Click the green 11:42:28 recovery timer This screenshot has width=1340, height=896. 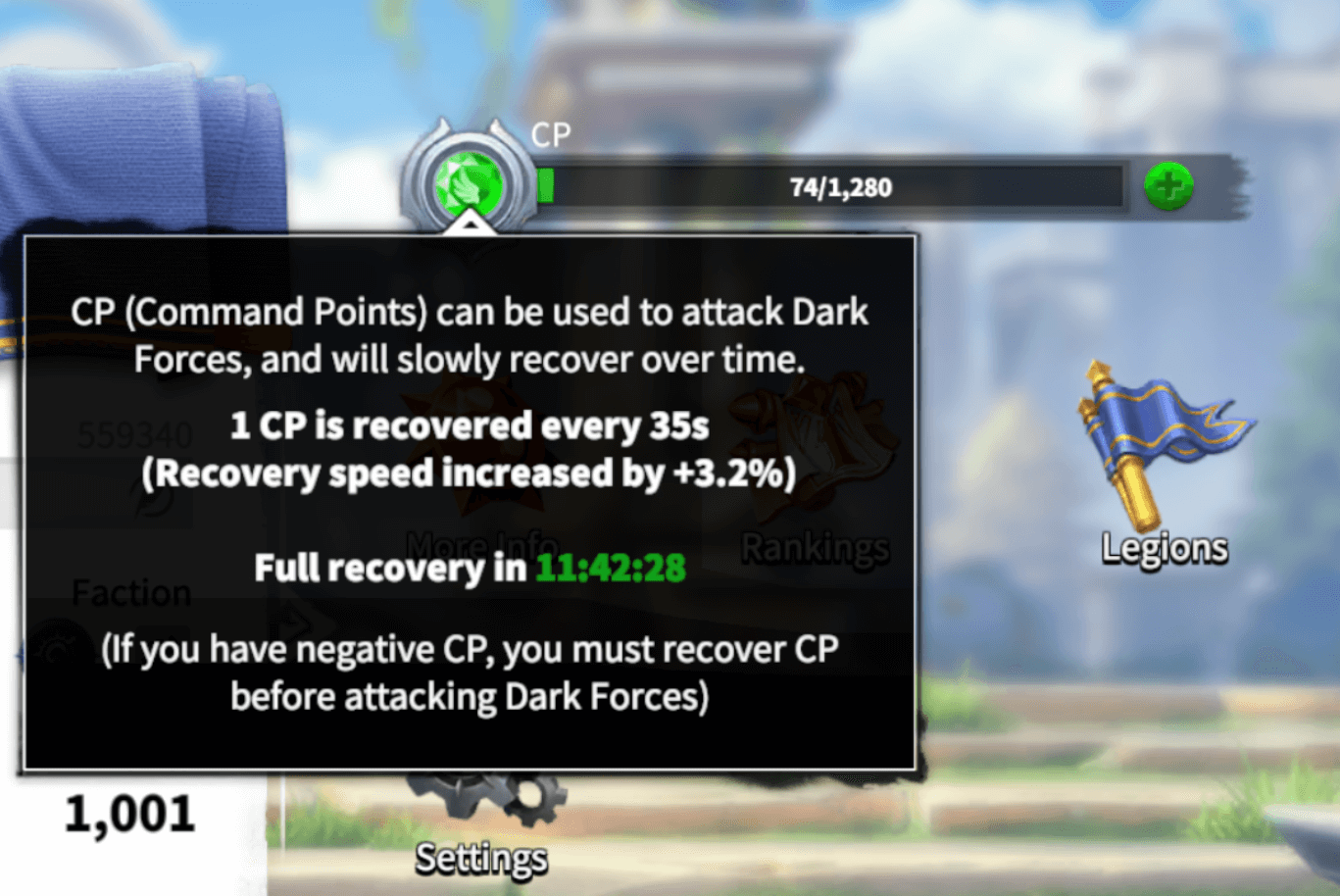612,565
